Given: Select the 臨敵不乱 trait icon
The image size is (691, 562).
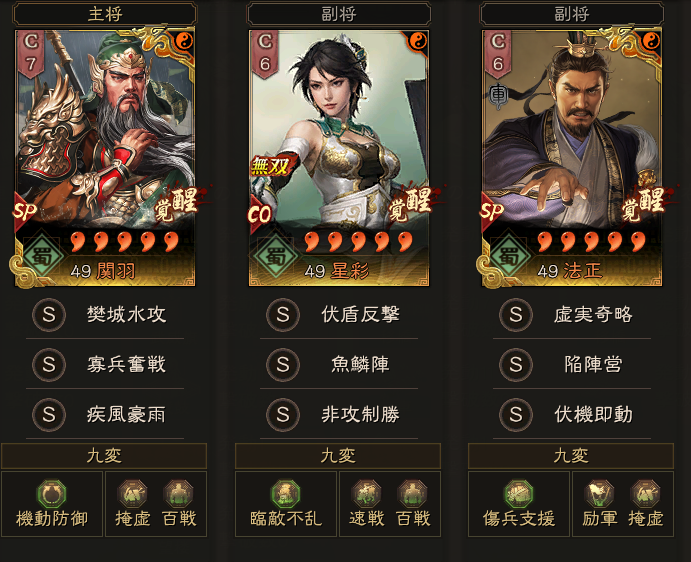Looking at the screenshot, I should [x=285, y=493].
